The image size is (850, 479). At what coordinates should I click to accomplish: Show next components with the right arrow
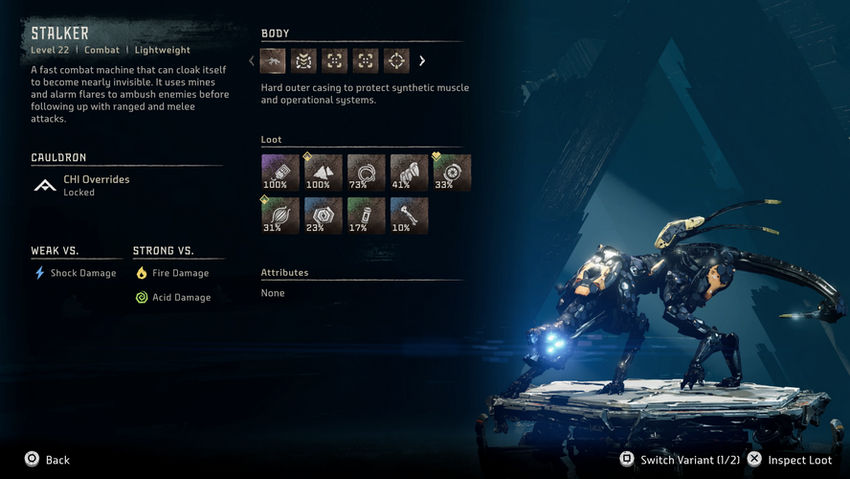[x=422, y=61]
